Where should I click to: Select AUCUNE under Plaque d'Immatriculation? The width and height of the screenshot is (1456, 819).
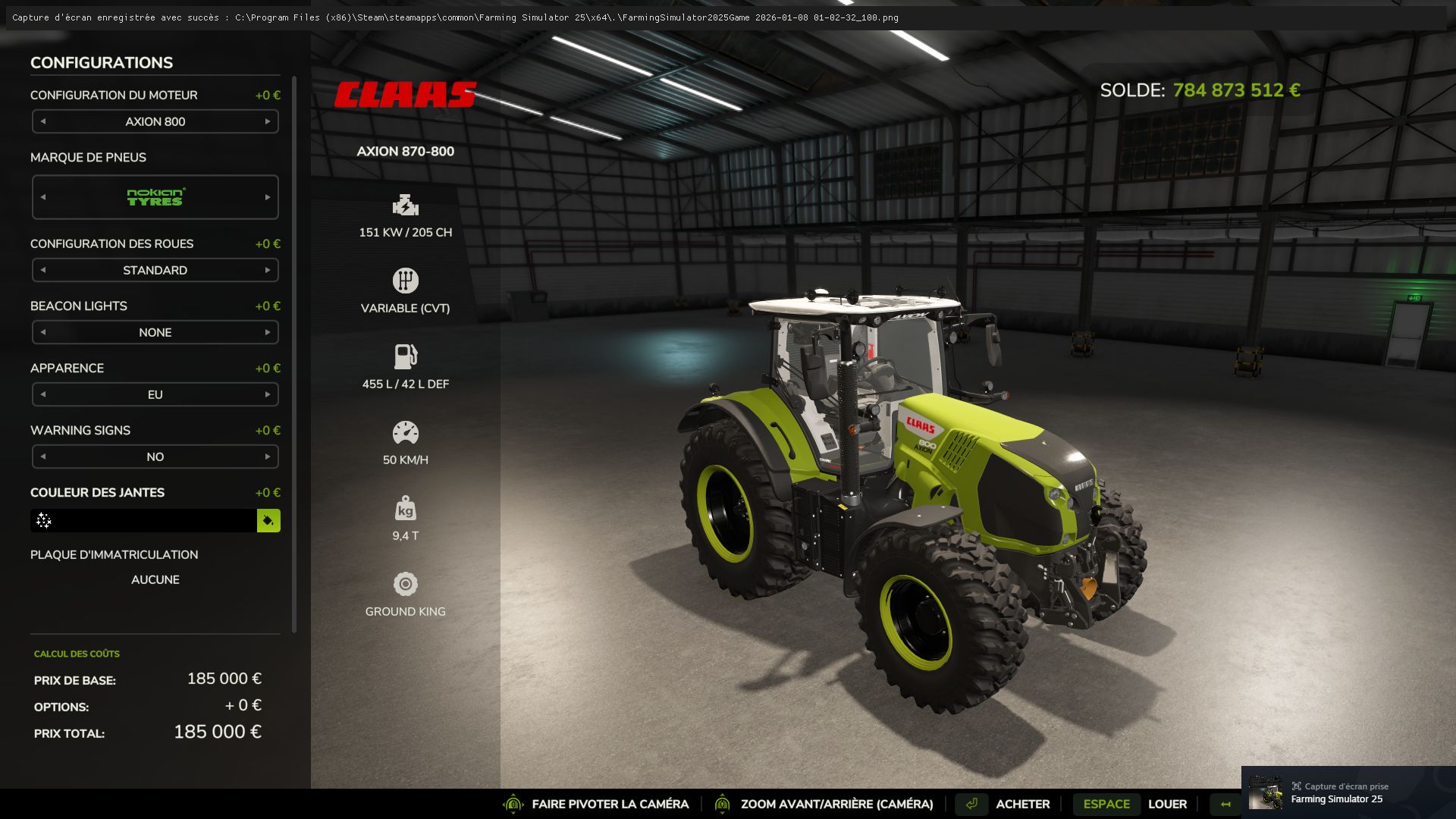coord(155,579)
